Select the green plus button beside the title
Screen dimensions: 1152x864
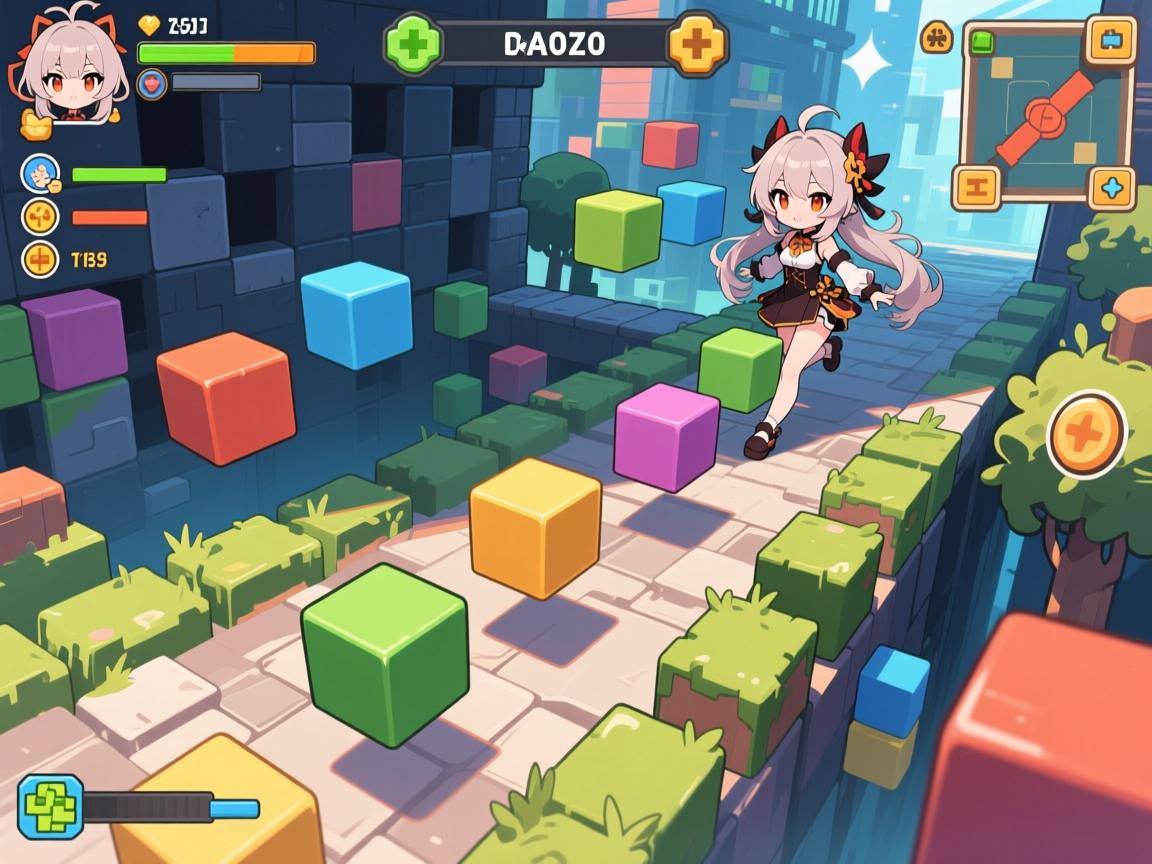point(411,44)
